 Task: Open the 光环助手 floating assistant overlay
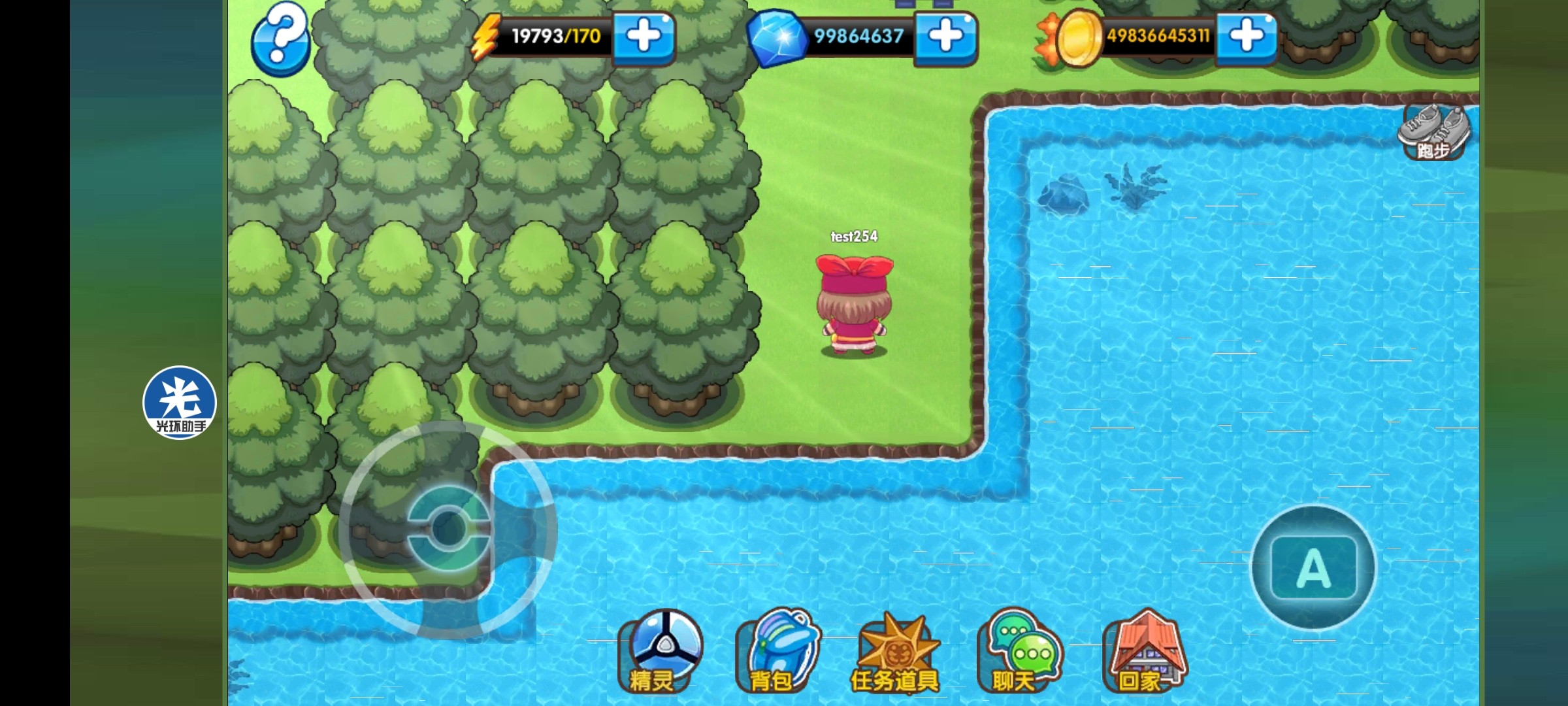tap(180, 403)
